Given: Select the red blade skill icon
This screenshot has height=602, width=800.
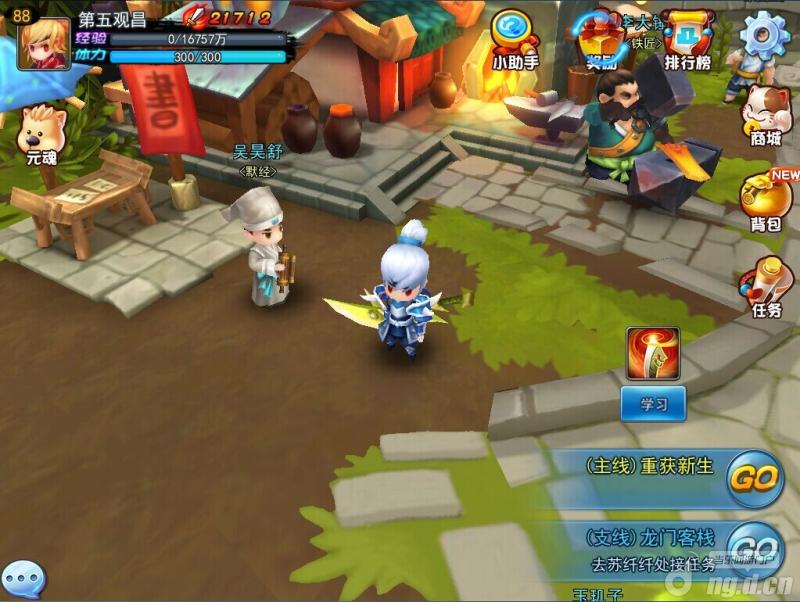Looking at the screenshot, I should point(653,353).
